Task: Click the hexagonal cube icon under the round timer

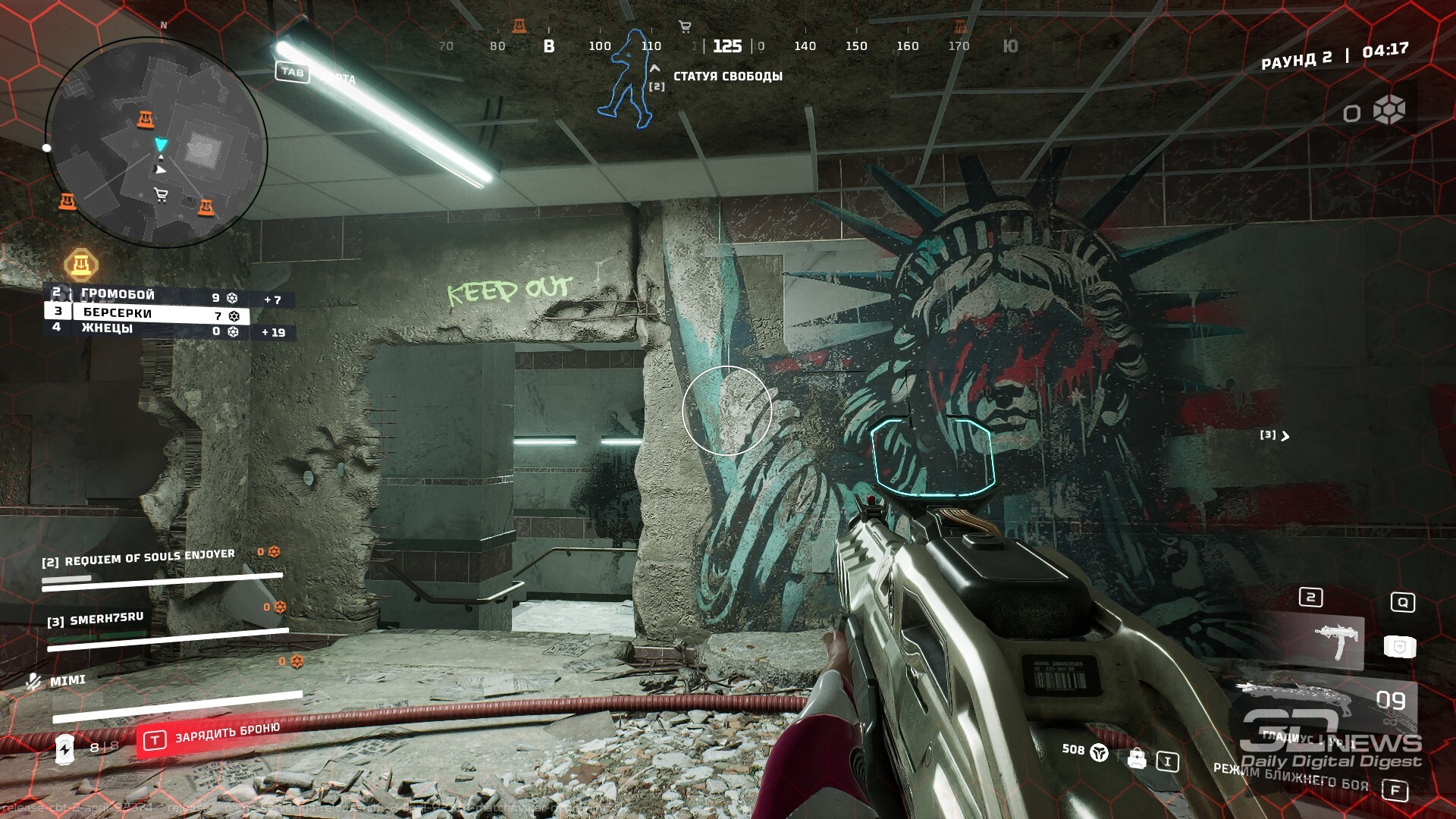Action: coord(1389,111)
